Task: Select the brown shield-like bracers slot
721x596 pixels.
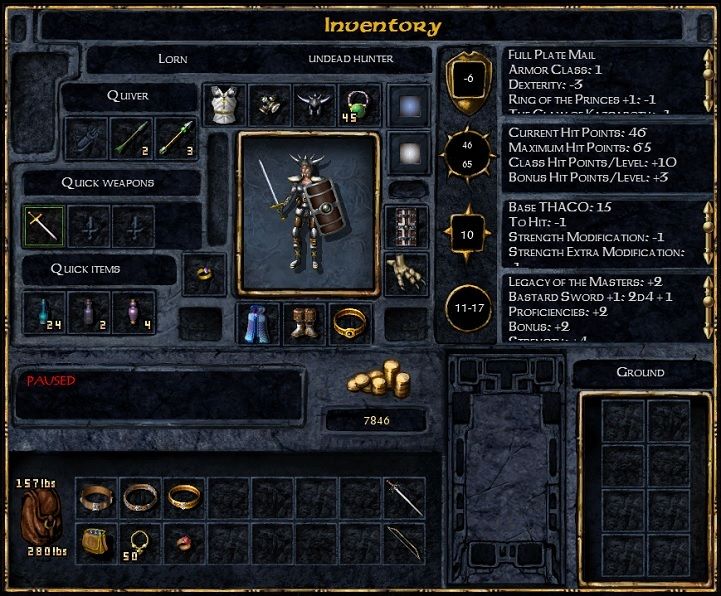Action: [407, 224]
